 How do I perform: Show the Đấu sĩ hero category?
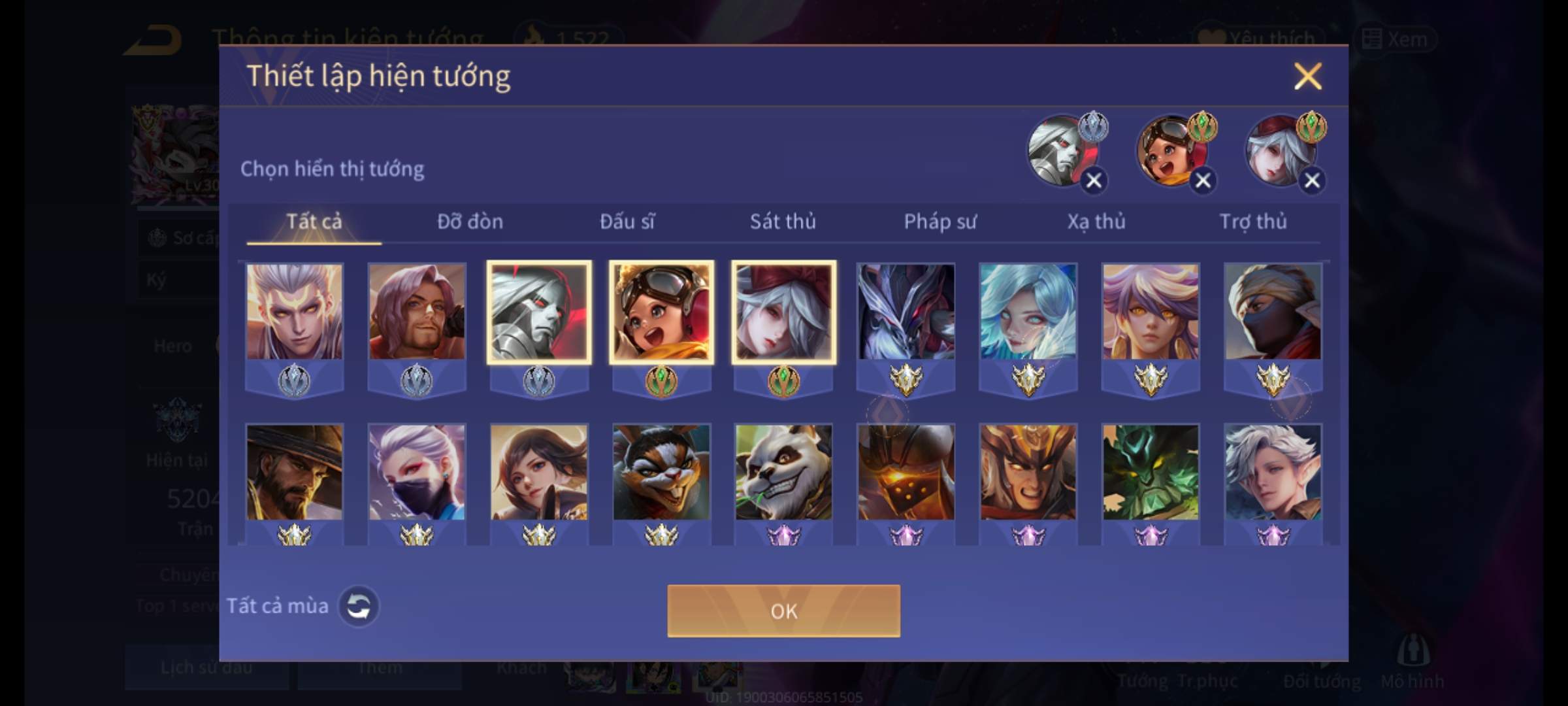[627, 222]
